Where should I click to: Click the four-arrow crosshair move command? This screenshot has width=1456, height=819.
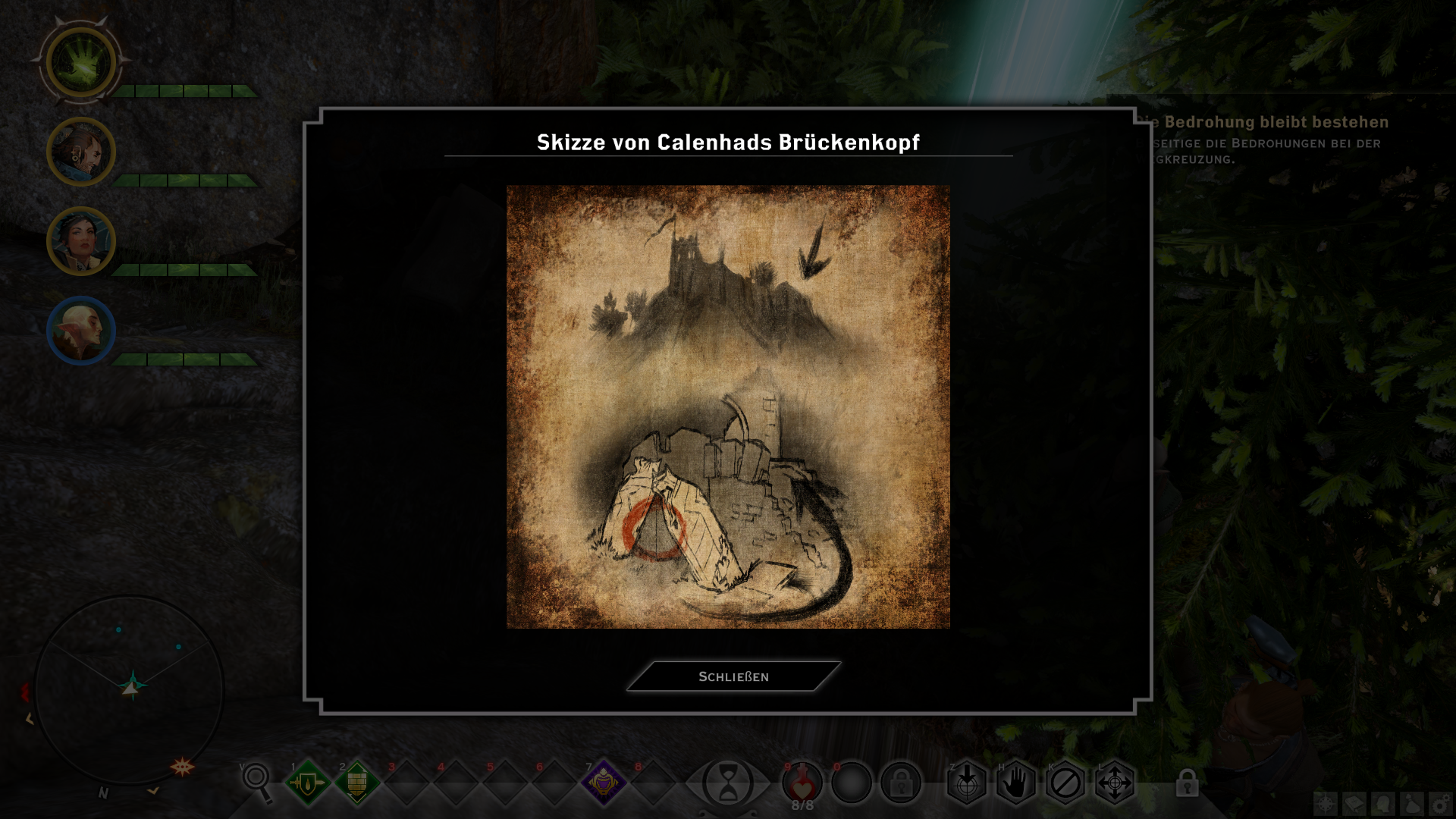coord(1115,782)
